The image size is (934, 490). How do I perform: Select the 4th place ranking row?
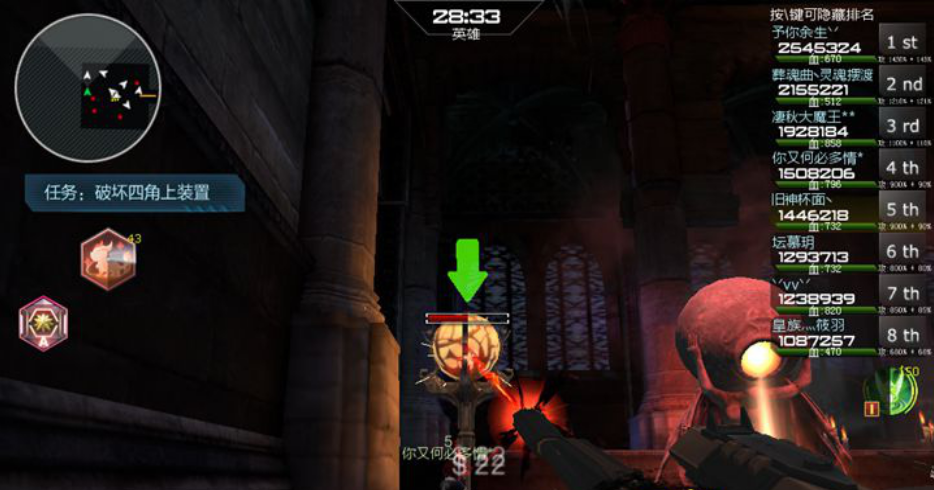point(847,169)
